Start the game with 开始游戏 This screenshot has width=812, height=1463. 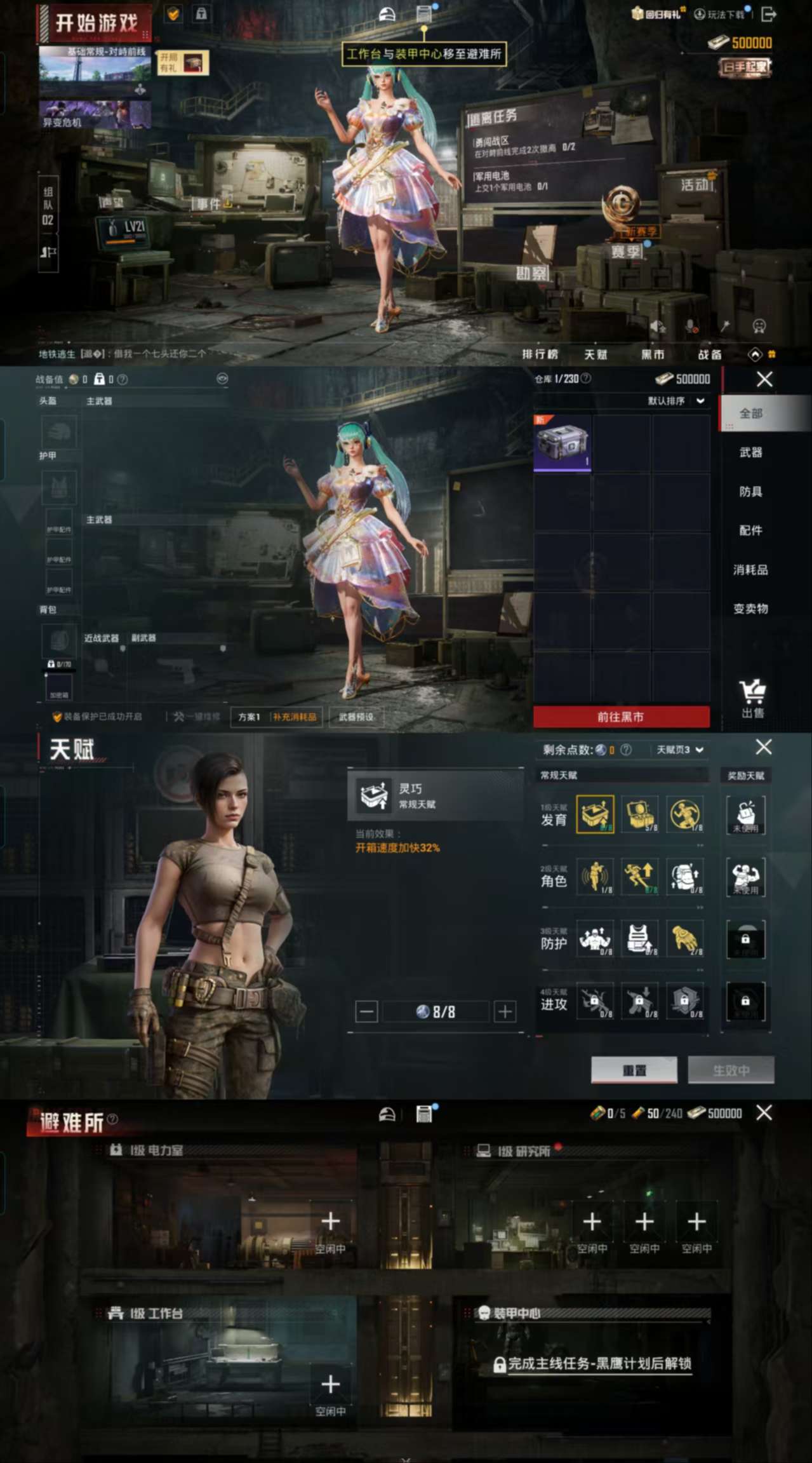[x=95, y=24]
